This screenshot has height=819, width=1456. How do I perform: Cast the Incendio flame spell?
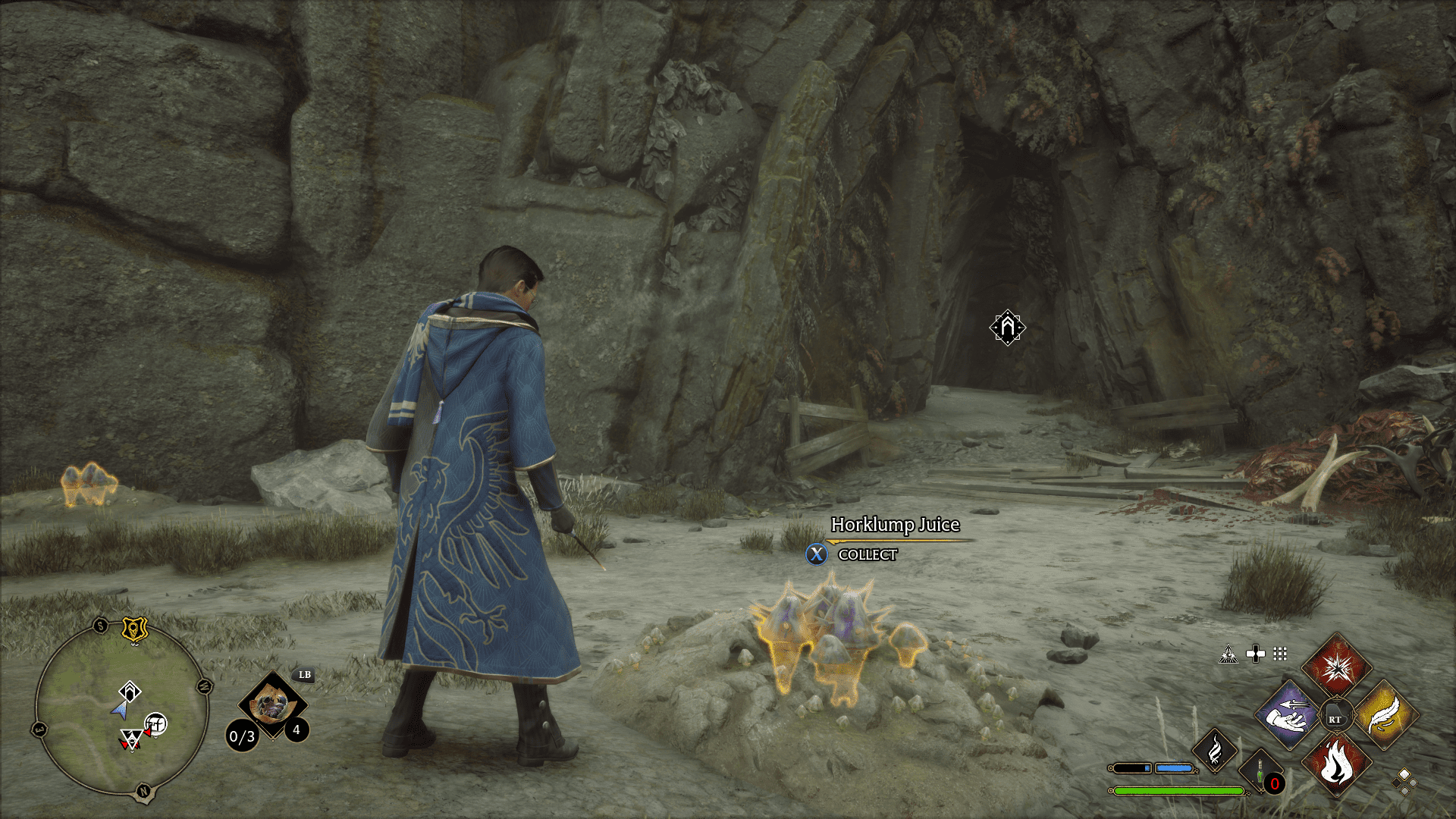(x=1338, y=764)
